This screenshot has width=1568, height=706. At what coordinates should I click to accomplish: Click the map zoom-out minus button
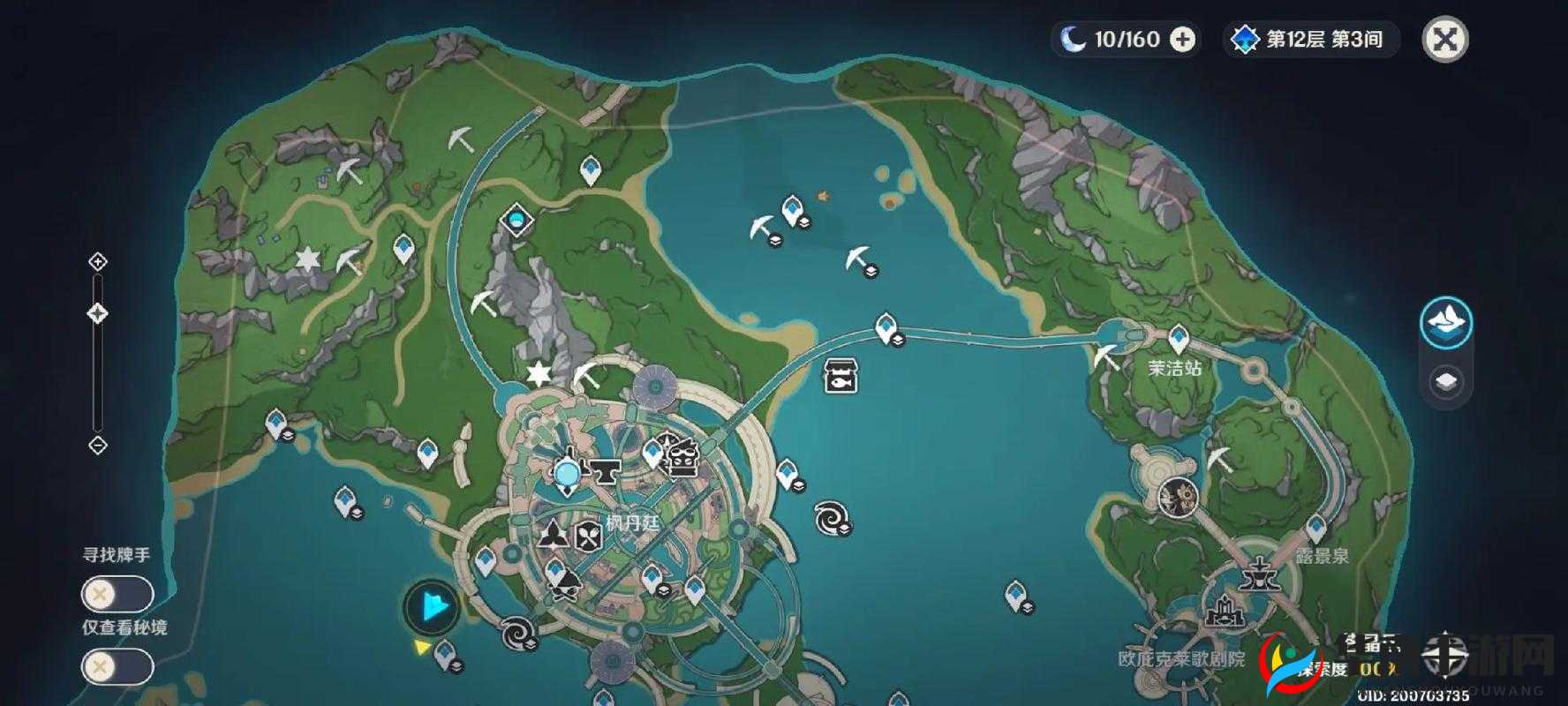coord(98,445)
